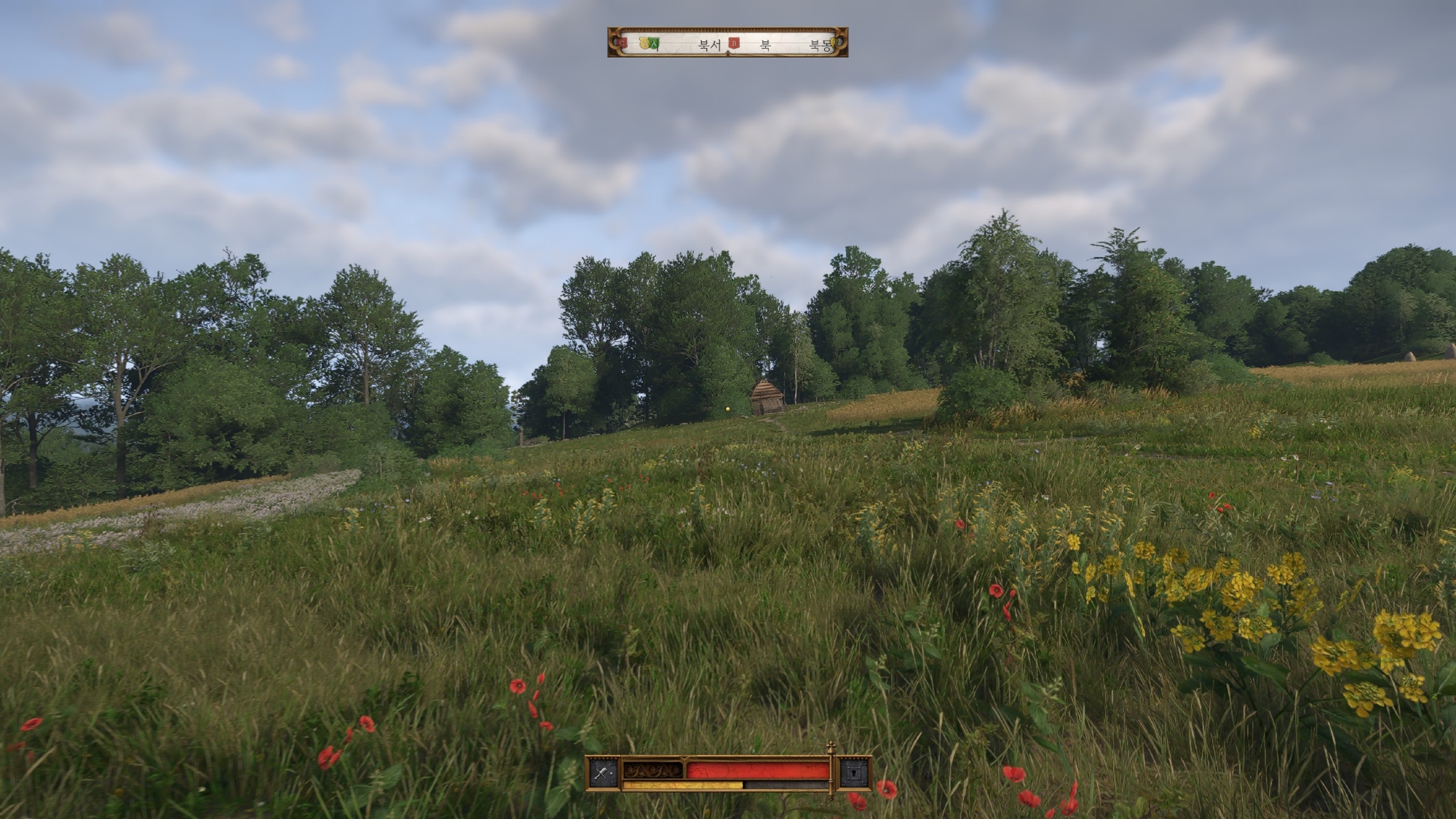Select the red C shield marker
1456x819 pixels.
click(x=622, y=44)
